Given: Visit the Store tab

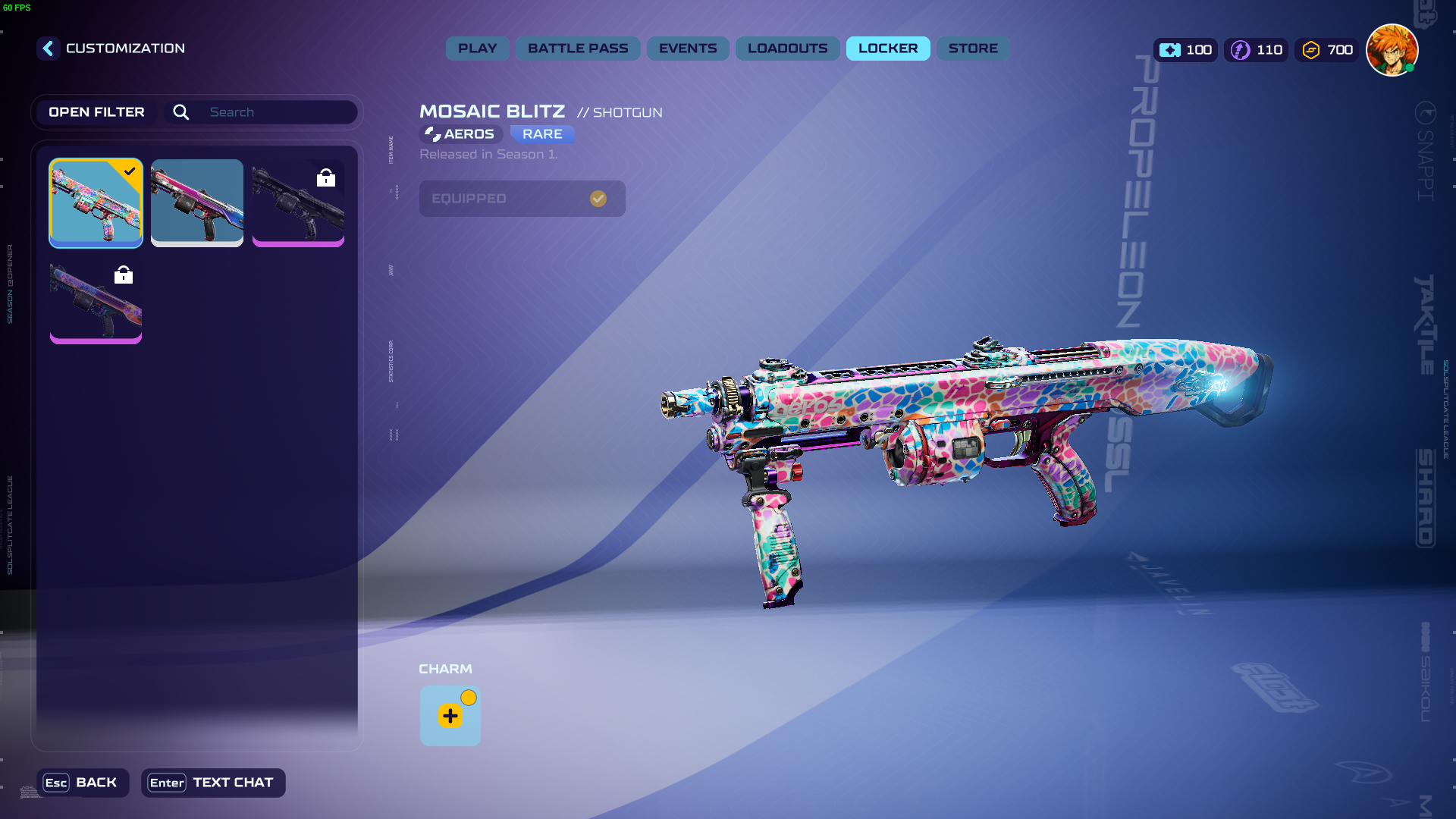Looking at the screenshot, I should [x=972, y=49].
